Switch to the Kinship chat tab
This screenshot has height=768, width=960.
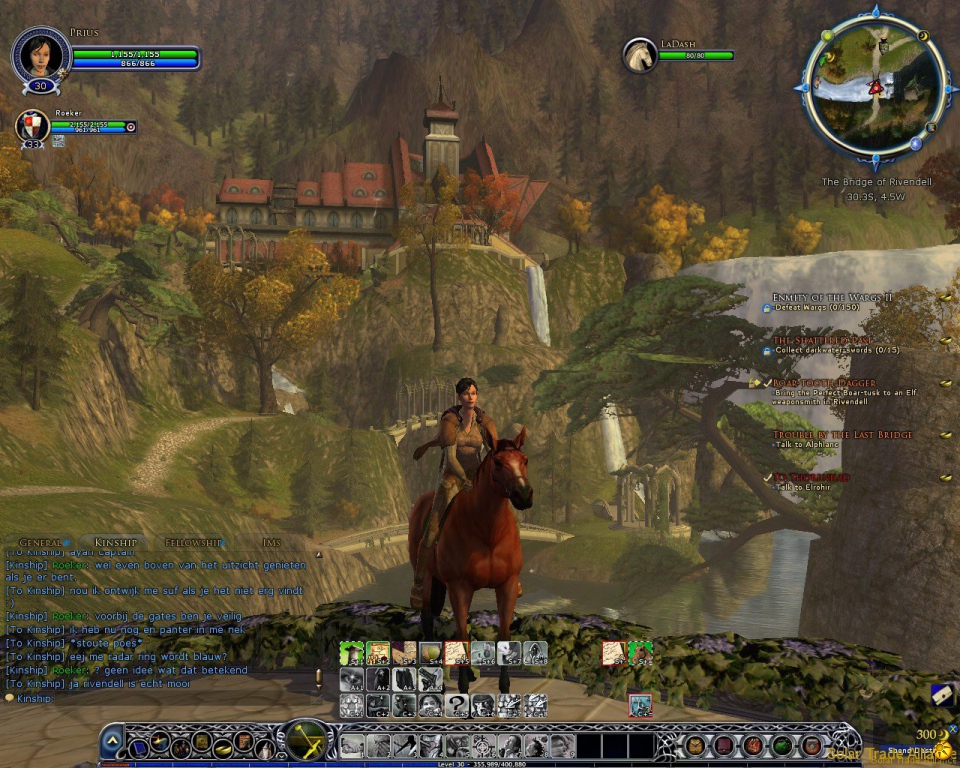[x=114, y=542]
